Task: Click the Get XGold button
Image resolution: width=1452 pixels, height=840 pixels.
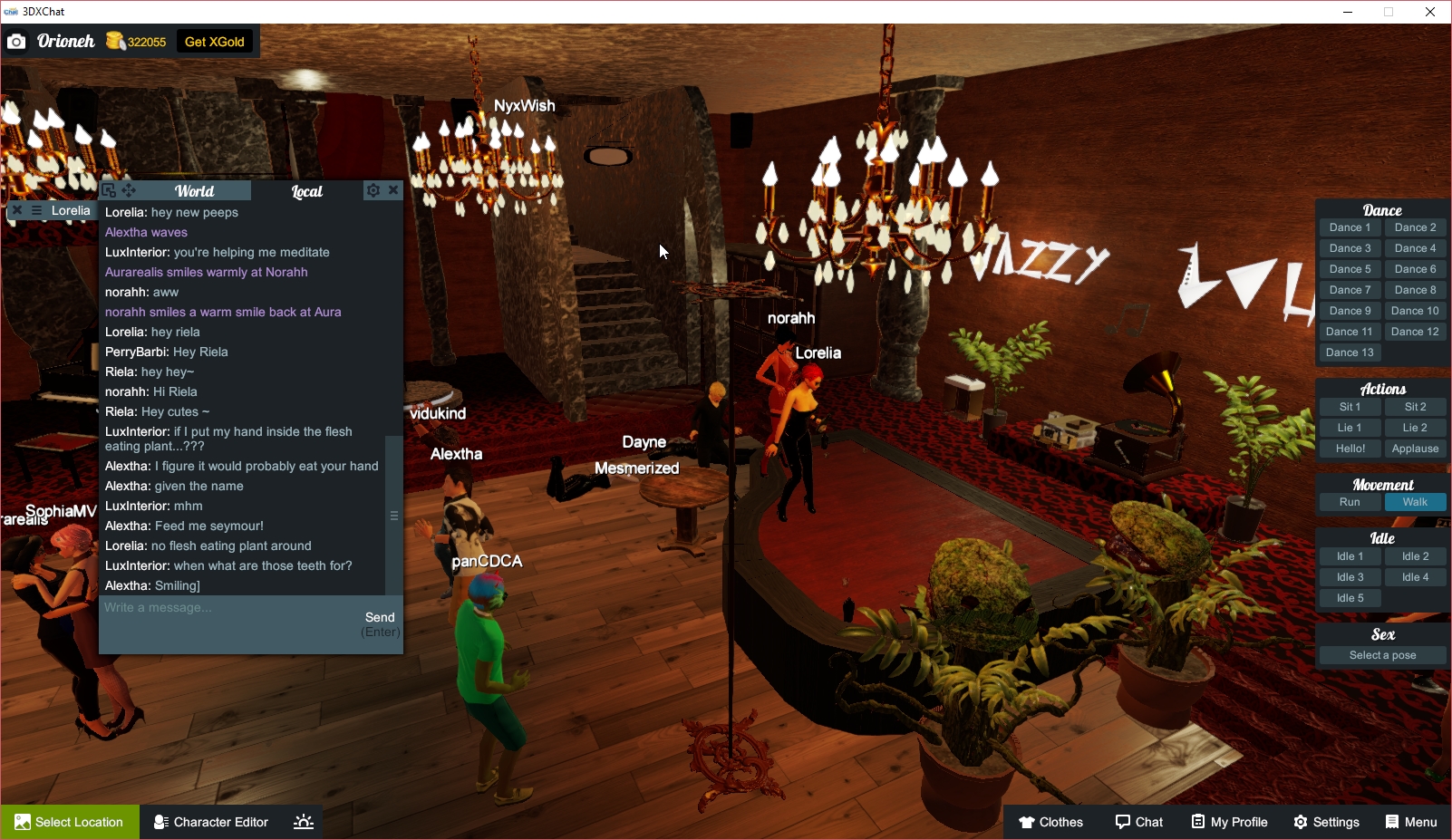Action: [x=215, y=41]
